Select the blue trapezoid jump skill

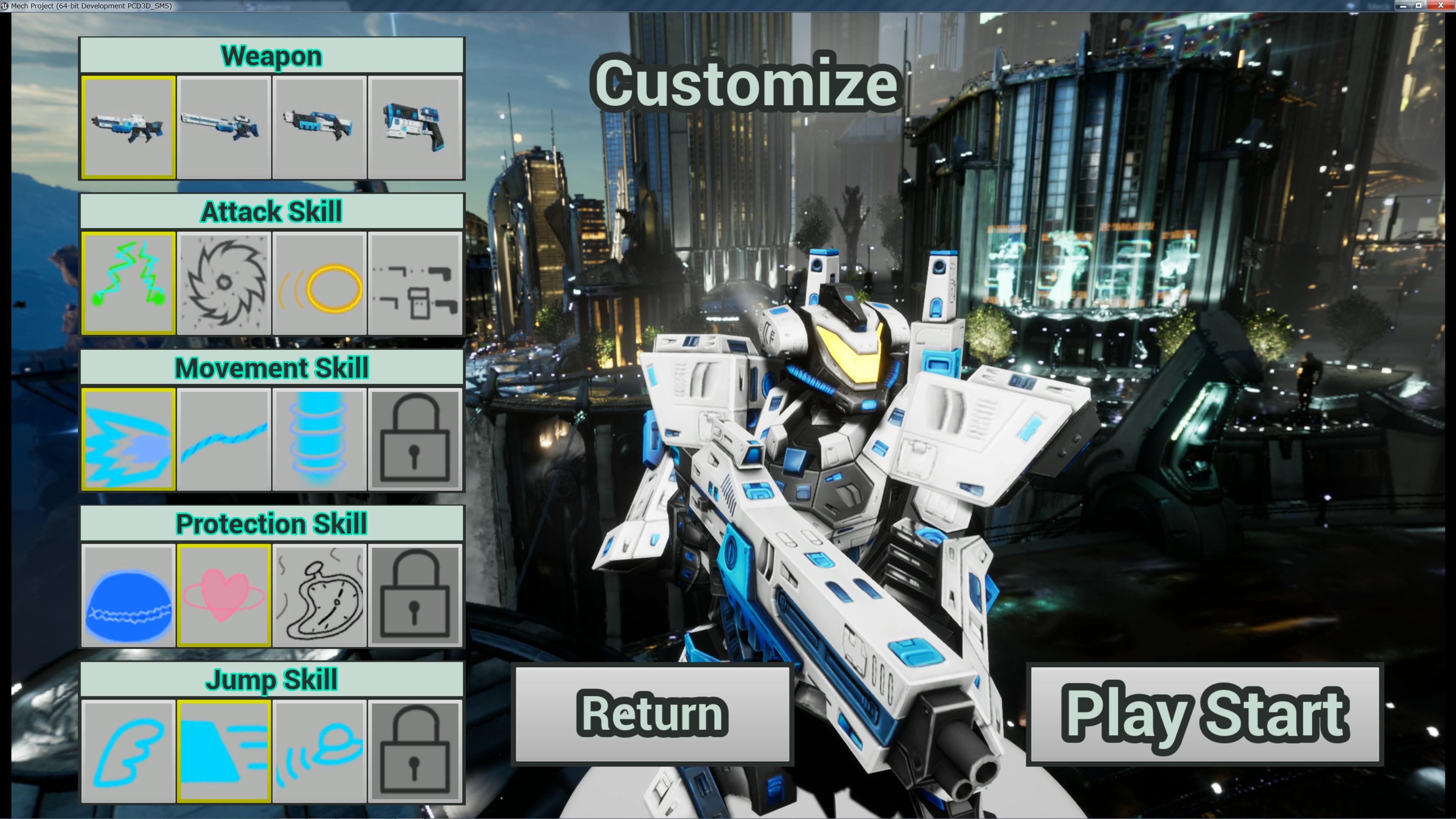point(224,751)
